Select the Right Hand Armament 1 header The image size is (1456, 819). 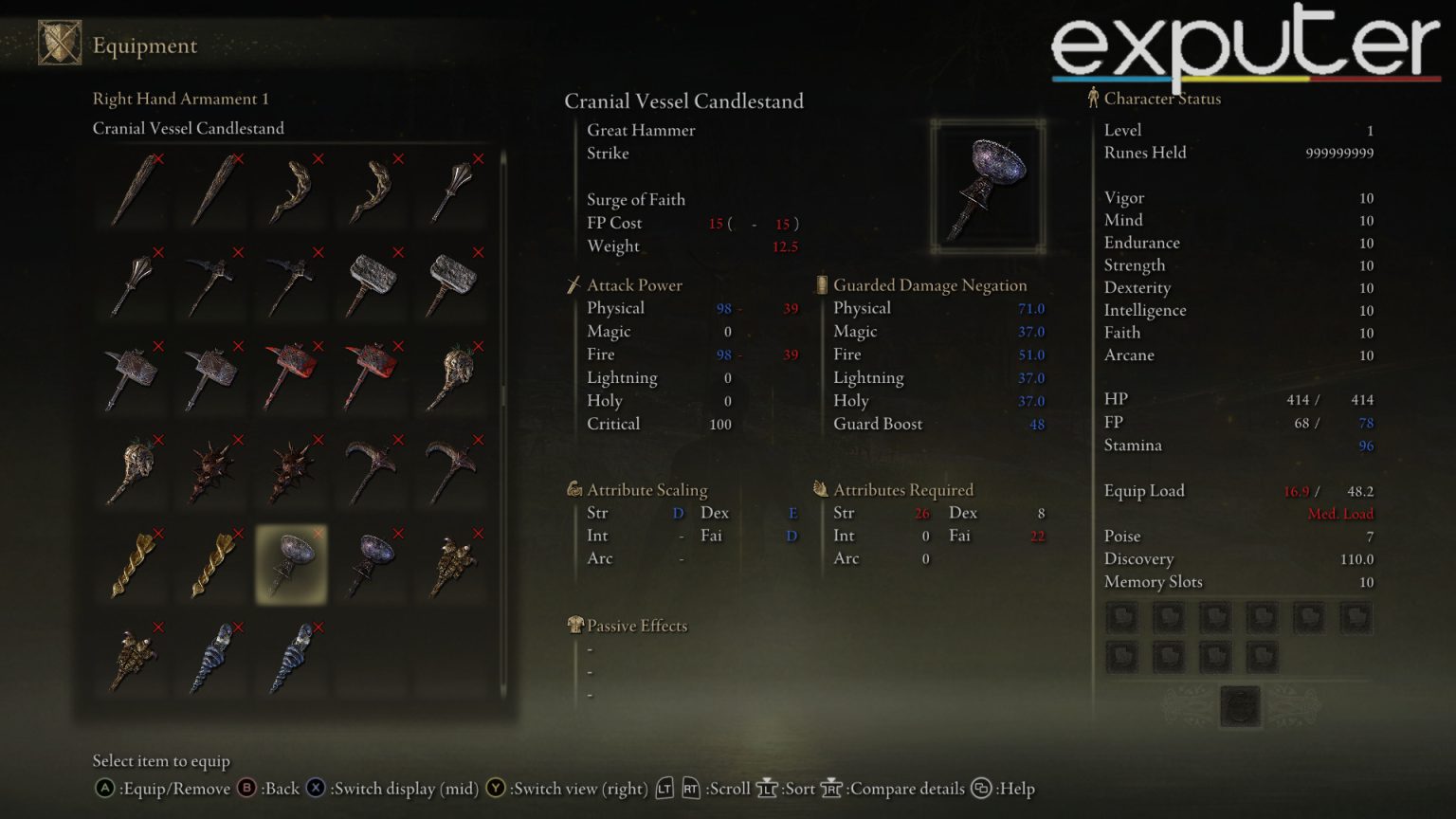[x=180, y=99]
